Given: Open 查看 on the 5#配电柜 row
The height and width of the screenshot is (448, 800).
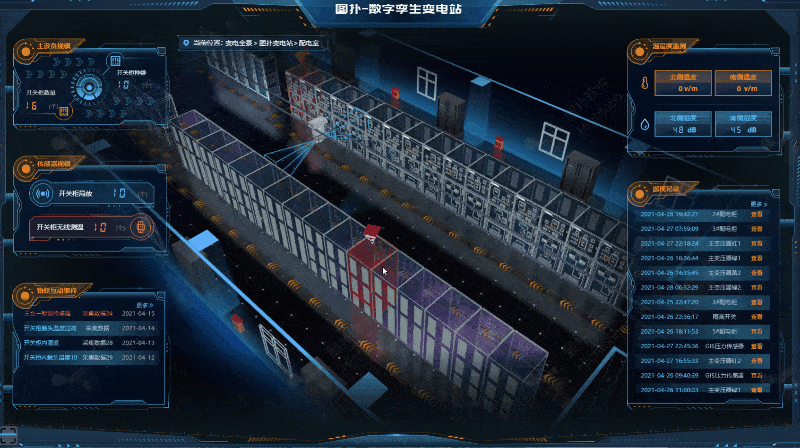Looking at the screenshot, I should tap(758, 329).
